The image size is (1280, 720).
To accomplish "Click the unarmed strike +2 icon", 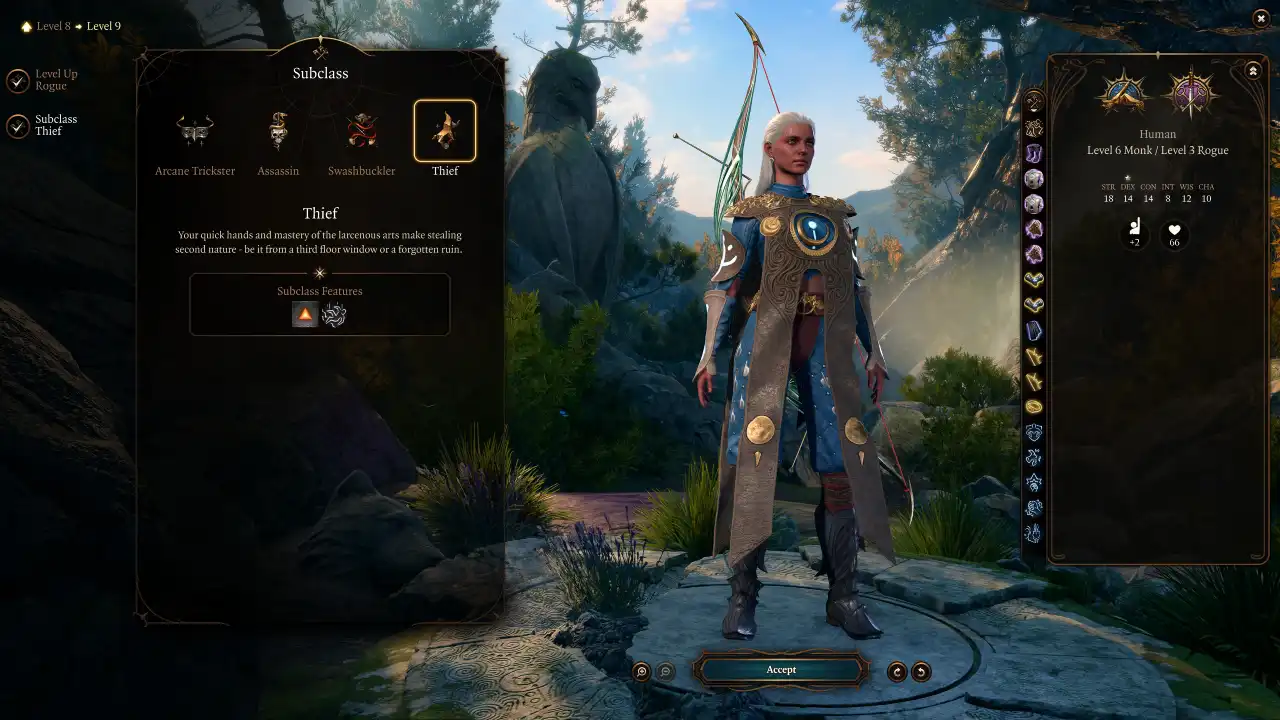I will pos(1135,235).
